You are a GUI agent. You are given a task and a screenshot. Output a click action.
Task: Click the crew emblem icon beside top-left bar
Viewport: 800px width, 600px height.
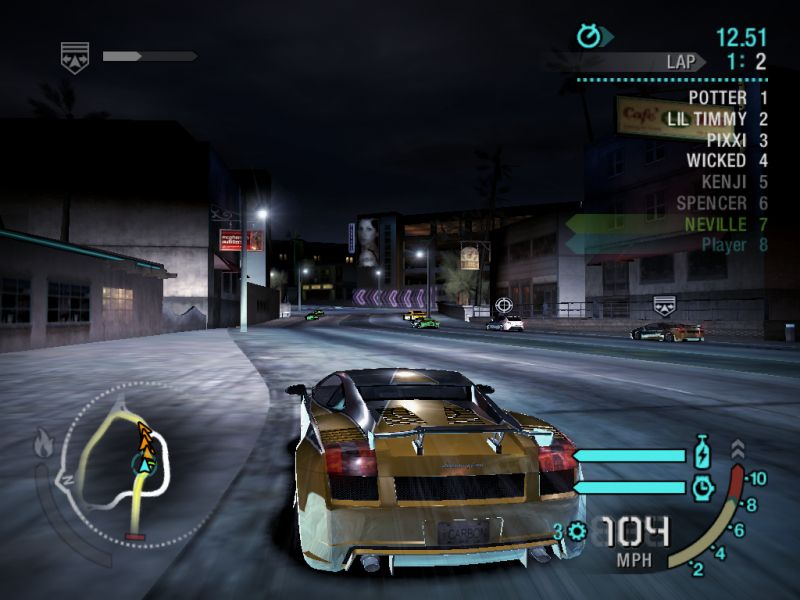(x=74, y=56)
